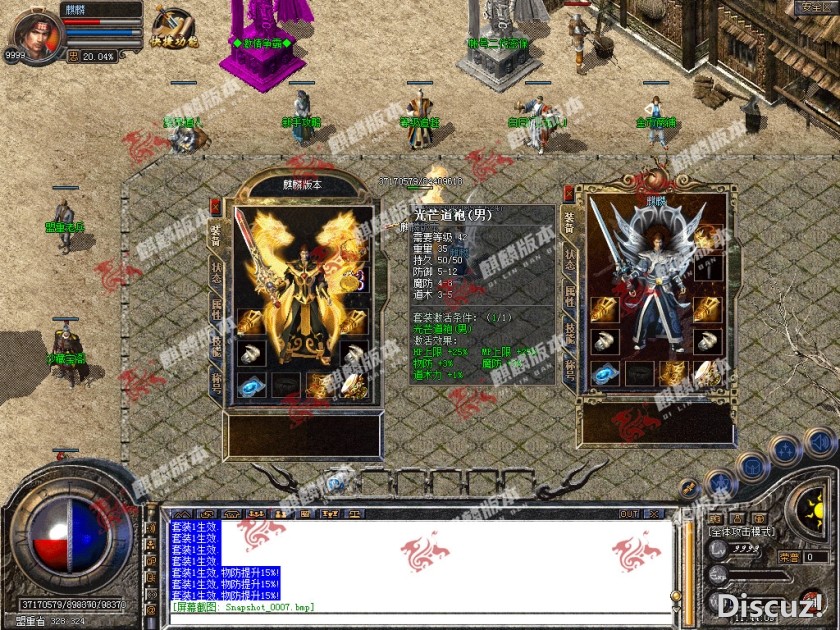The image size is (840, 630).
Task: Select the golden gauntlet slot in right panel
Action: coord(604,308)
